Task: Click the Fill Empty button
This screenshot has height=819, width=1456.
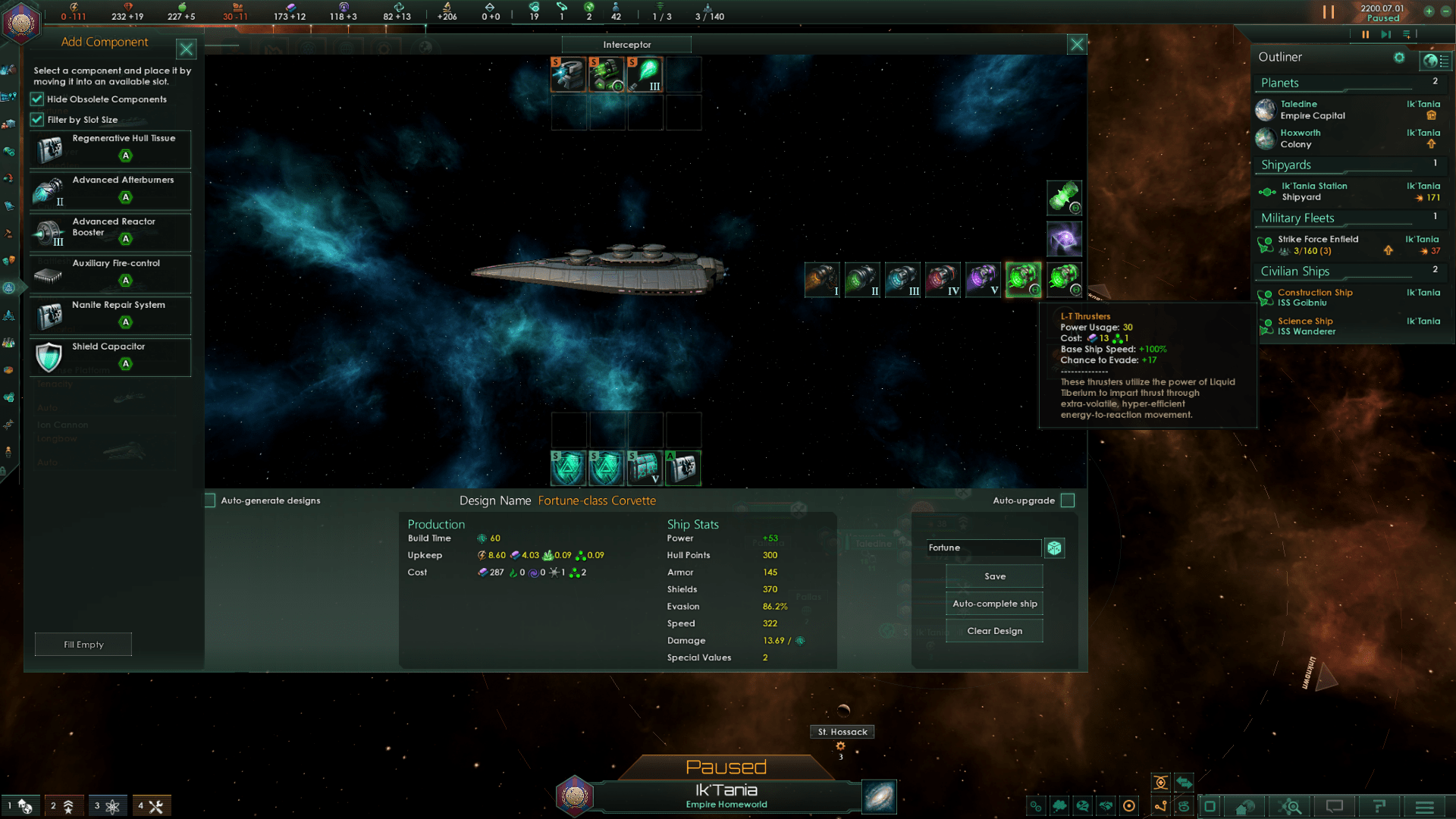Action: tap(83, 645)
